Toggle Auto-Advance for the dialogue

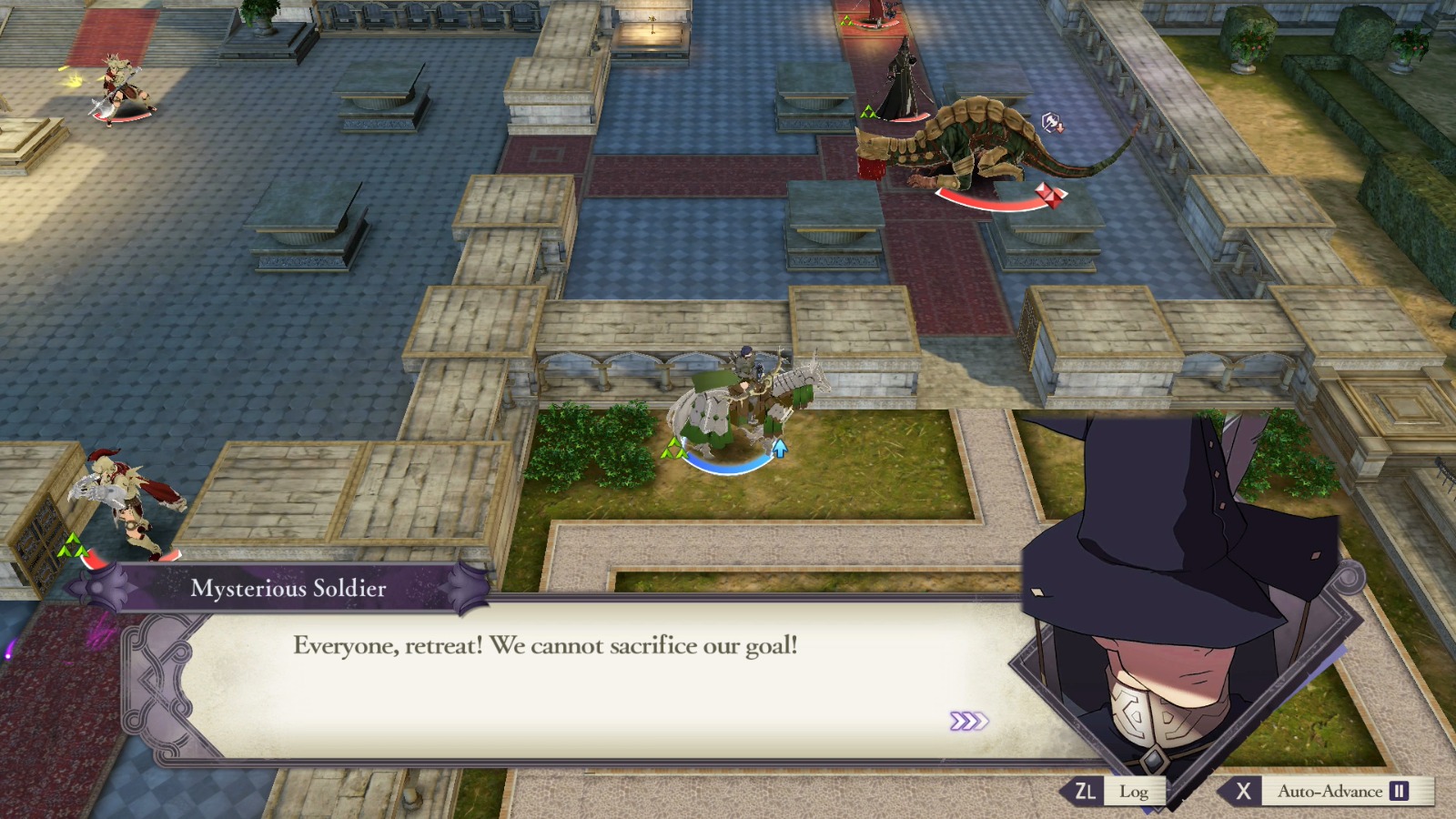click(1333, 791)
